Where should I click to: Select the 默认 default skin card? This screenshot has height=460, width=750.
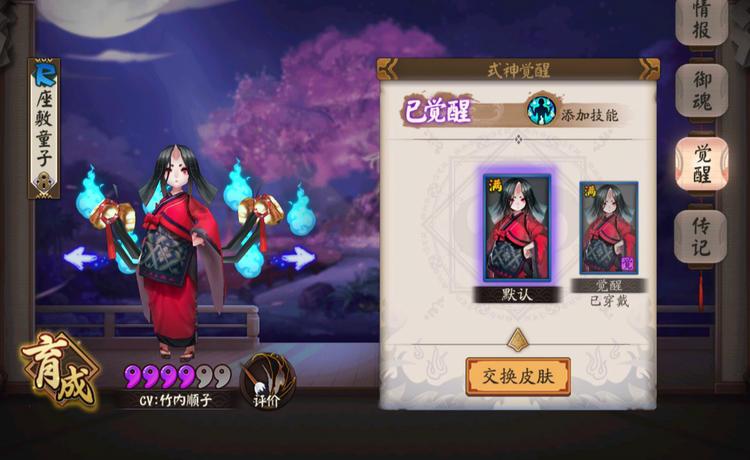516,229
